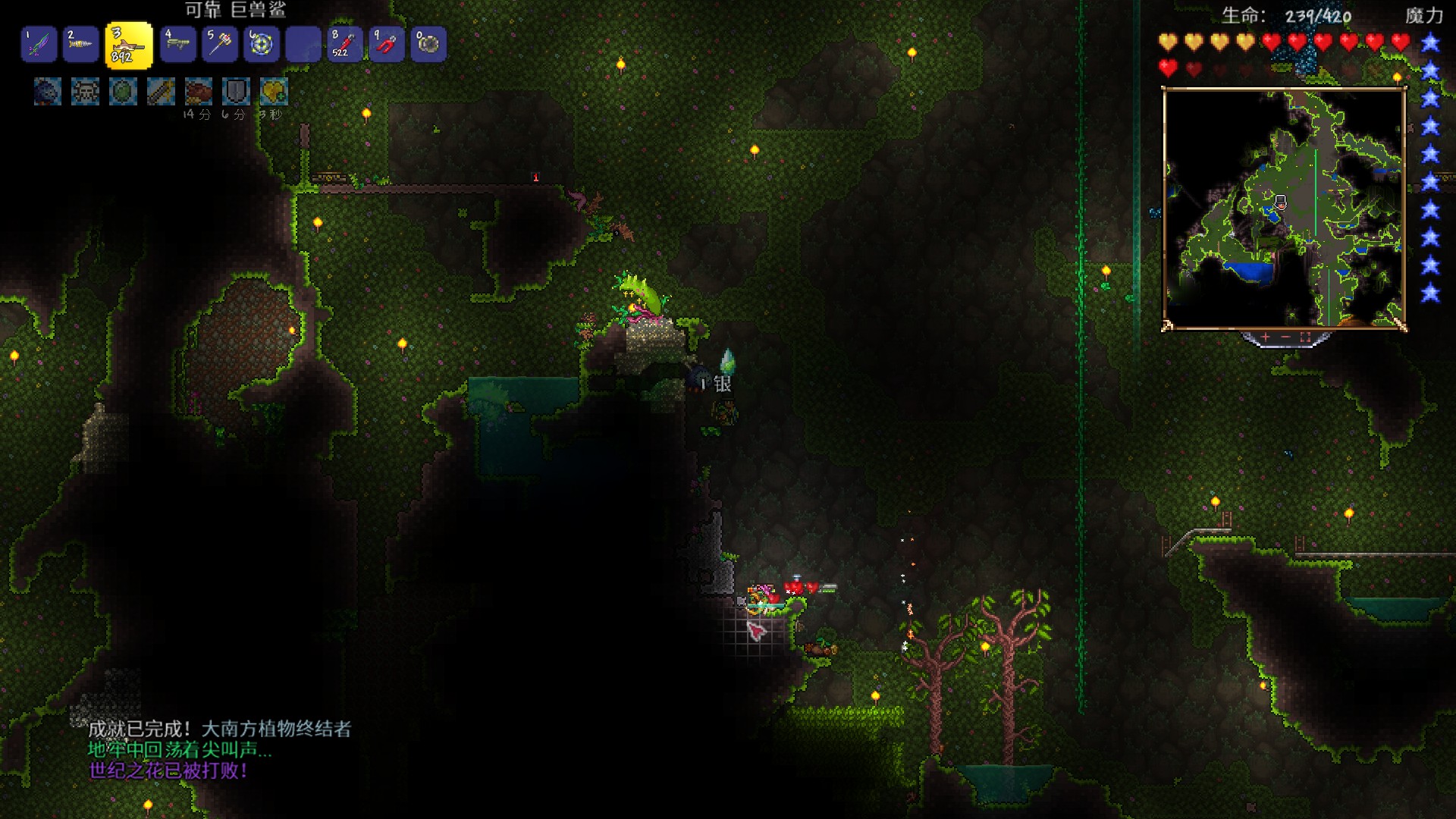This screenshot has height=819, width=1456.
Task: Zoom out the minimap with minus button
Action: (x=1285, y=337)
